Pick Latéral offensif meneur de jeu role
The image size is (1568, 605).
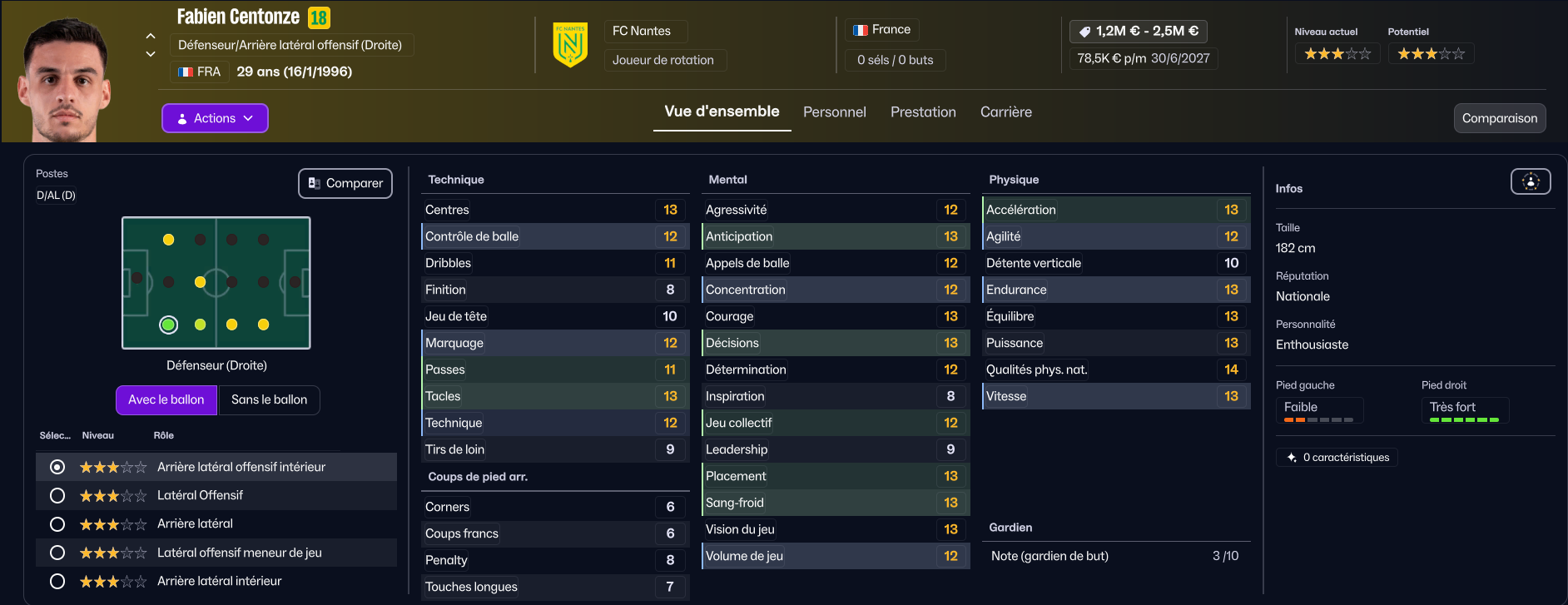pos(57,553)
